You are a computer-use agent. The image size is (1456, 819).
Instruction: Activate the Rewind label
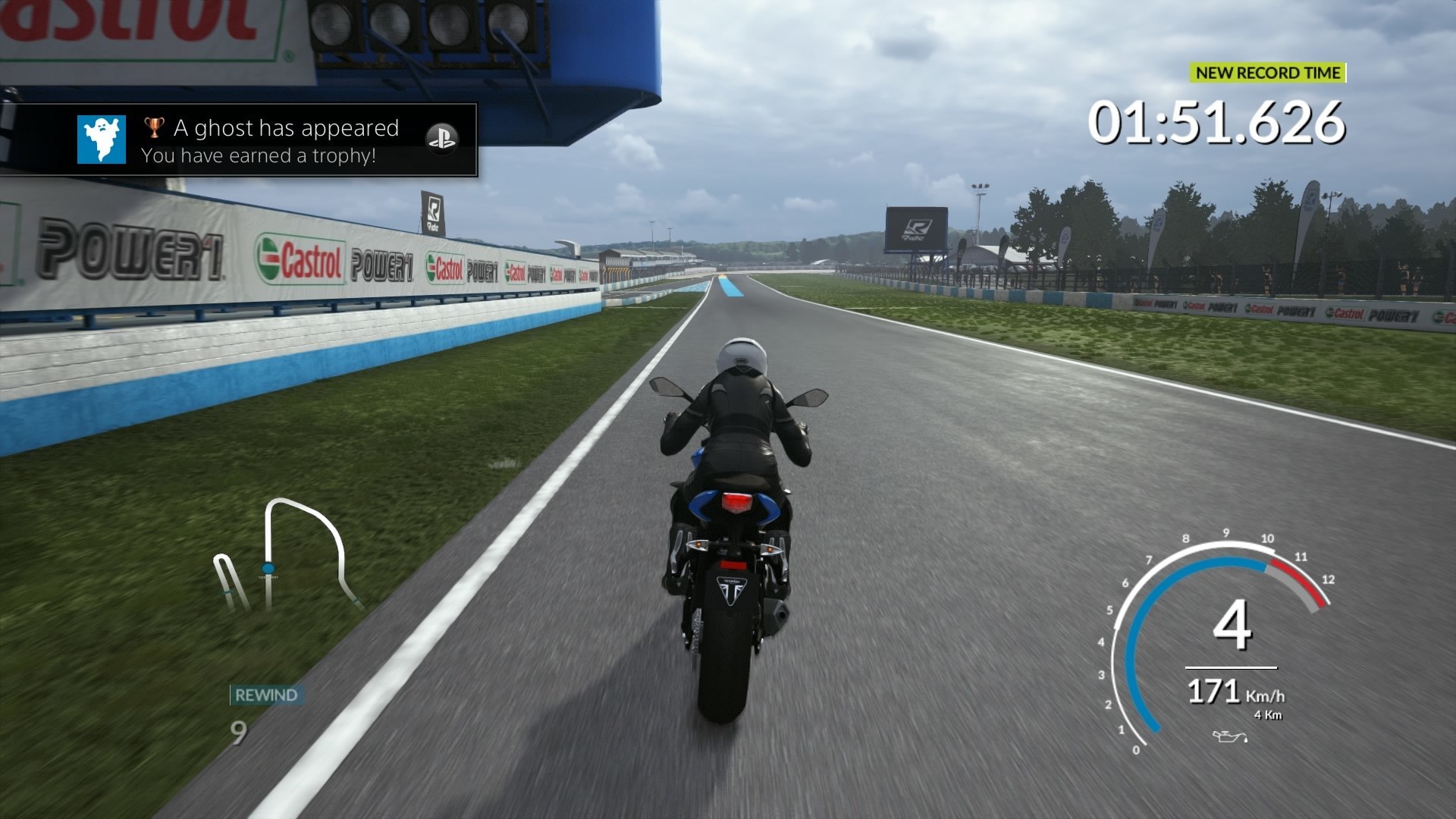pos(266,695)
